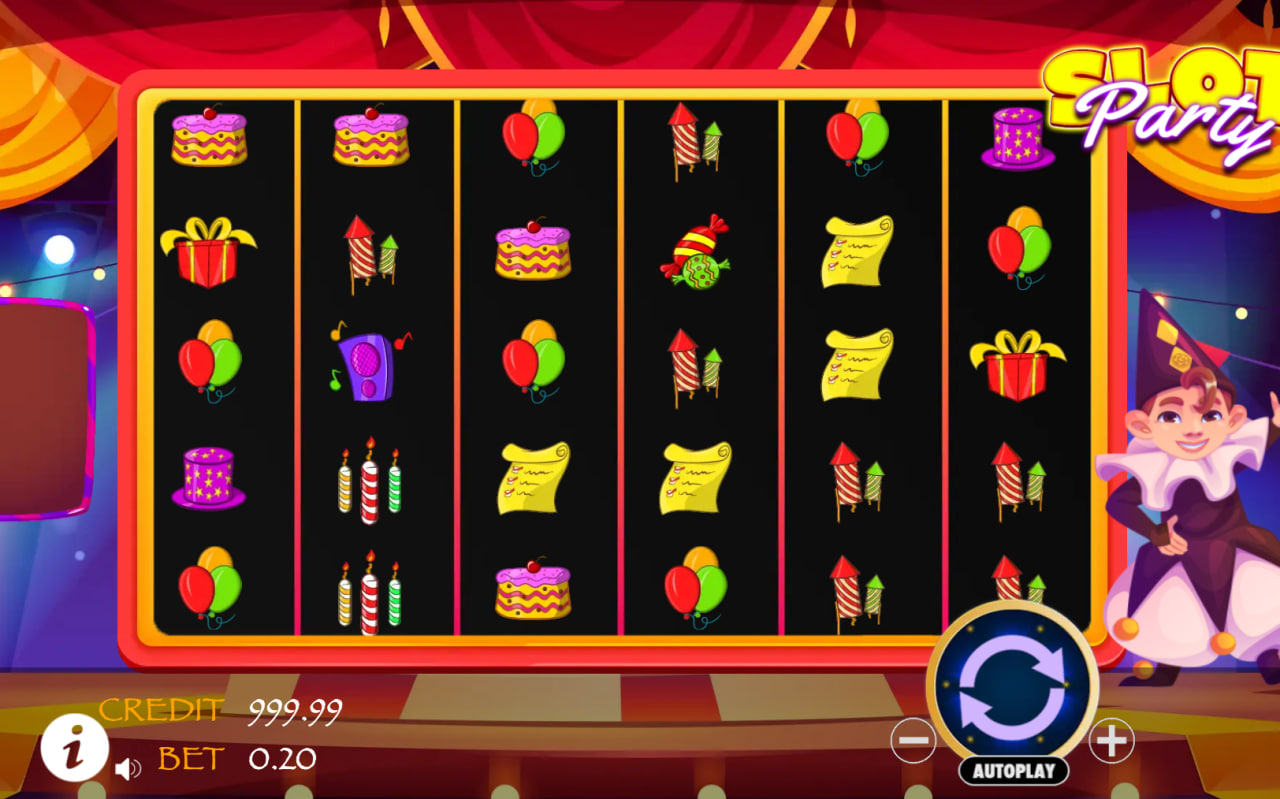Increase the bet with the plus control

click(1110, 739)
